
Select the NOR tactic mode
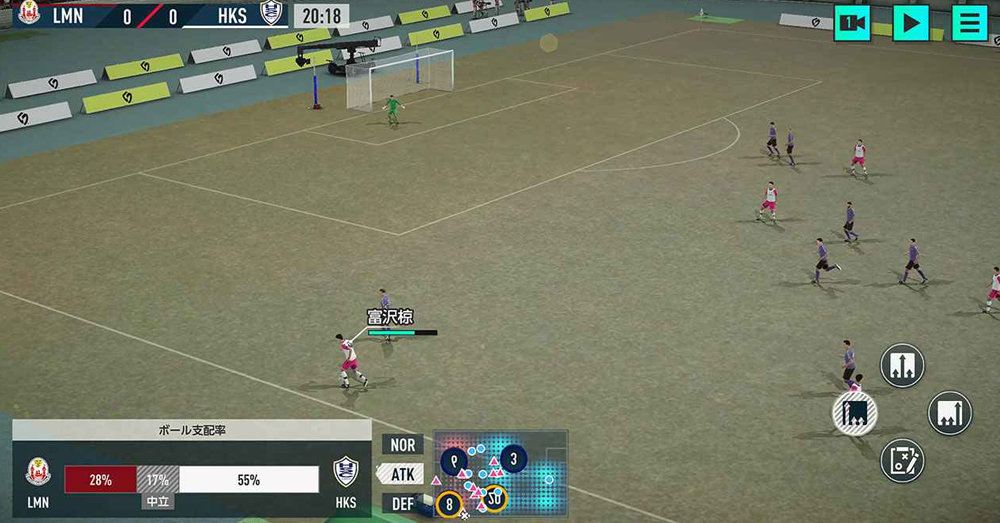[402, 445]
